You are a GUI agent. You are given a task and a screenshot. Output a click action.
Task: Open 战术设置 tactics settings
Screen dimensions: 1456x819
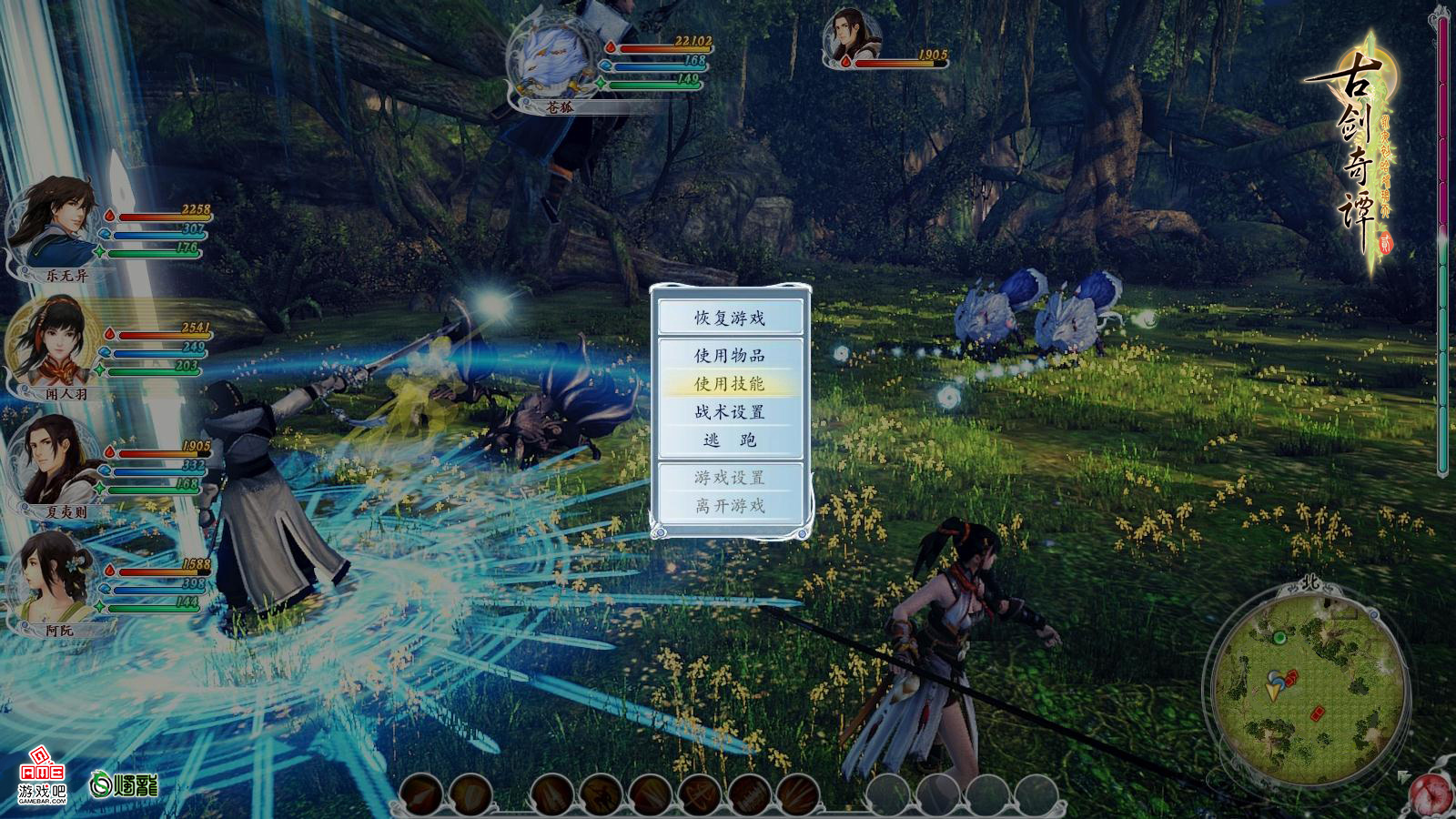point(730,411)
